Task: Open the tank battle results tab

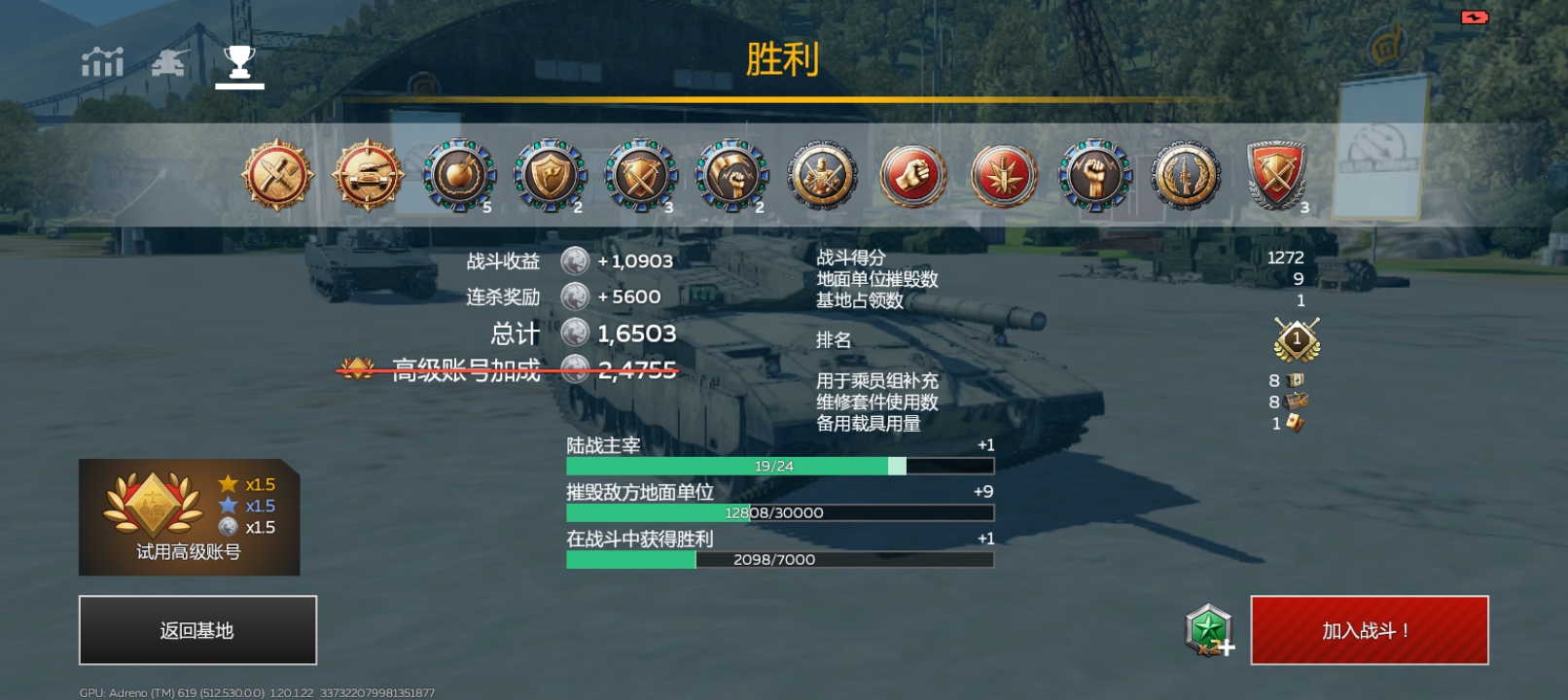Action: coord(167,62)
